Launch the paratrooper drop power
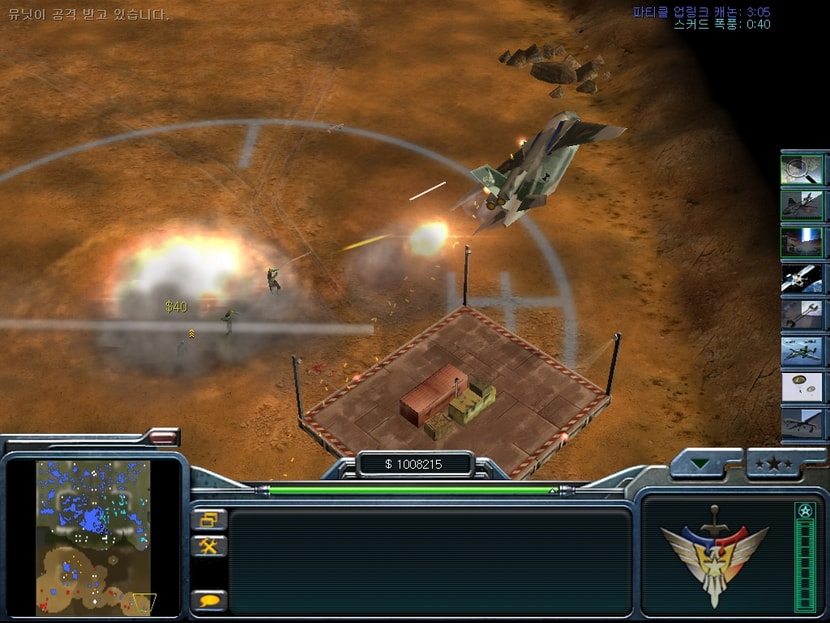Screen dimensions: 830x623 click(x=802, y=387)
